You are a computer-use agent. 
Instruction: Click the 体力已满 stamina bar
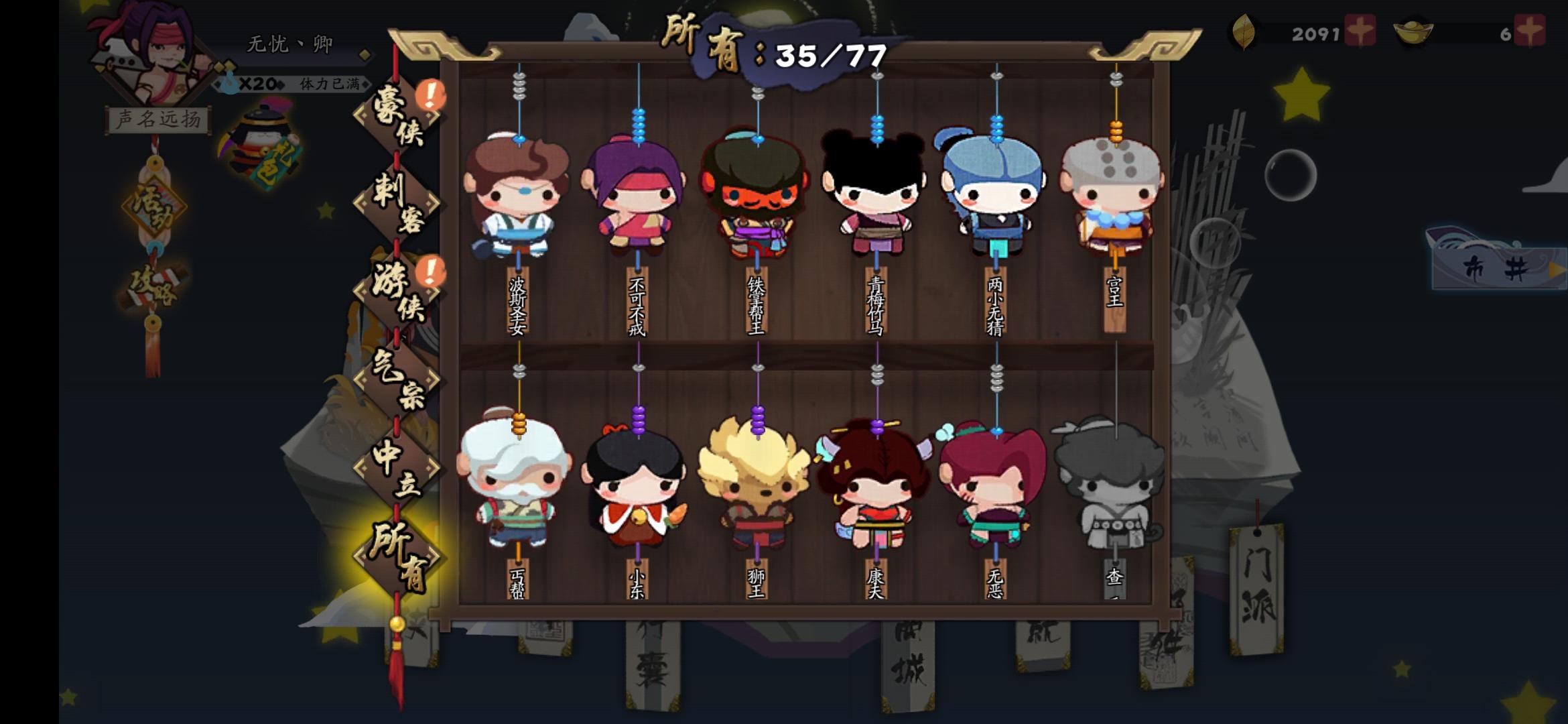pyautogui.click(x=328, y=84)
